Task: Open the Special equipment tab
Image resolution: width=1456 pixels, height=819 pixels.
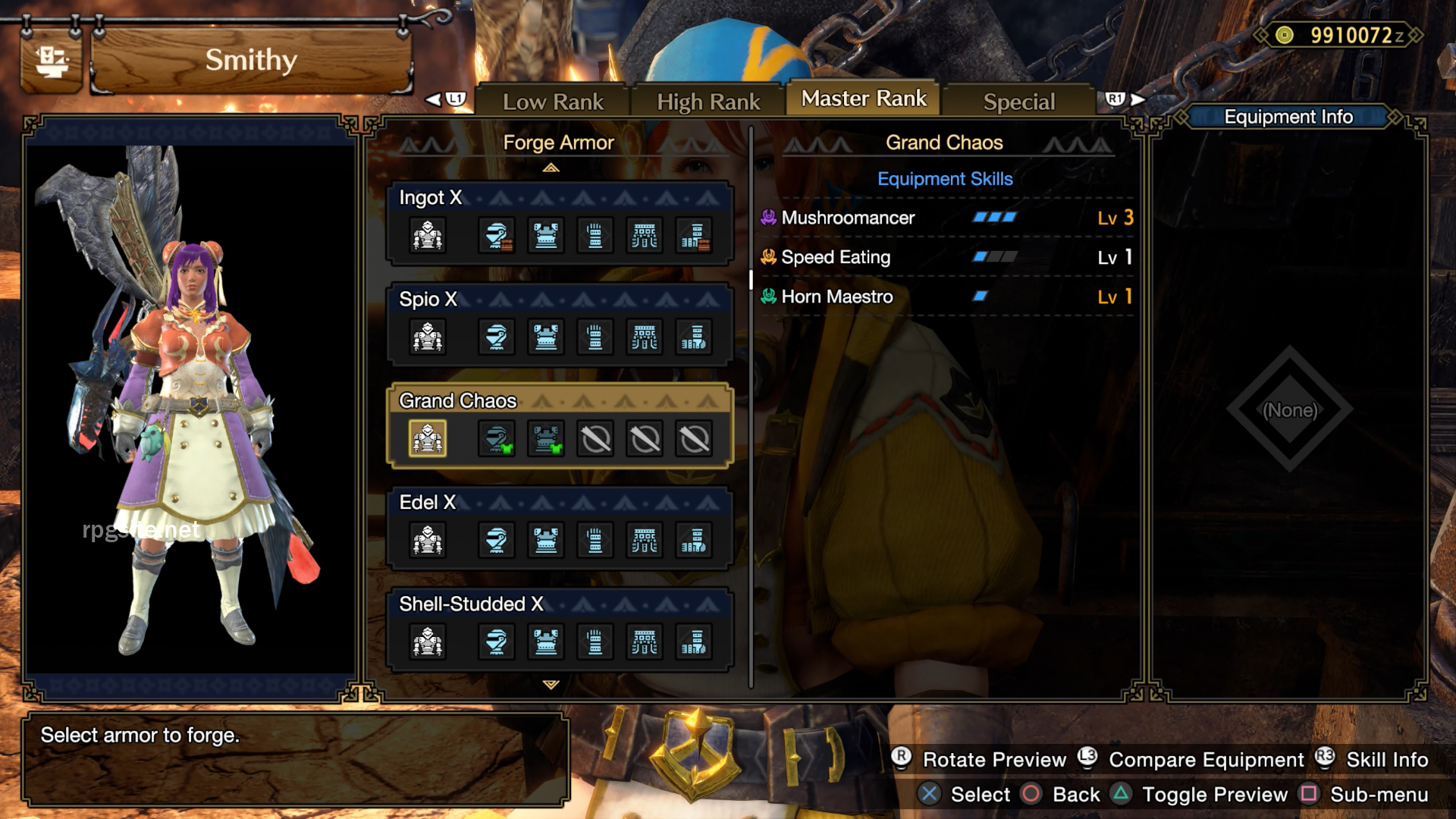Action: point(1018,100)
